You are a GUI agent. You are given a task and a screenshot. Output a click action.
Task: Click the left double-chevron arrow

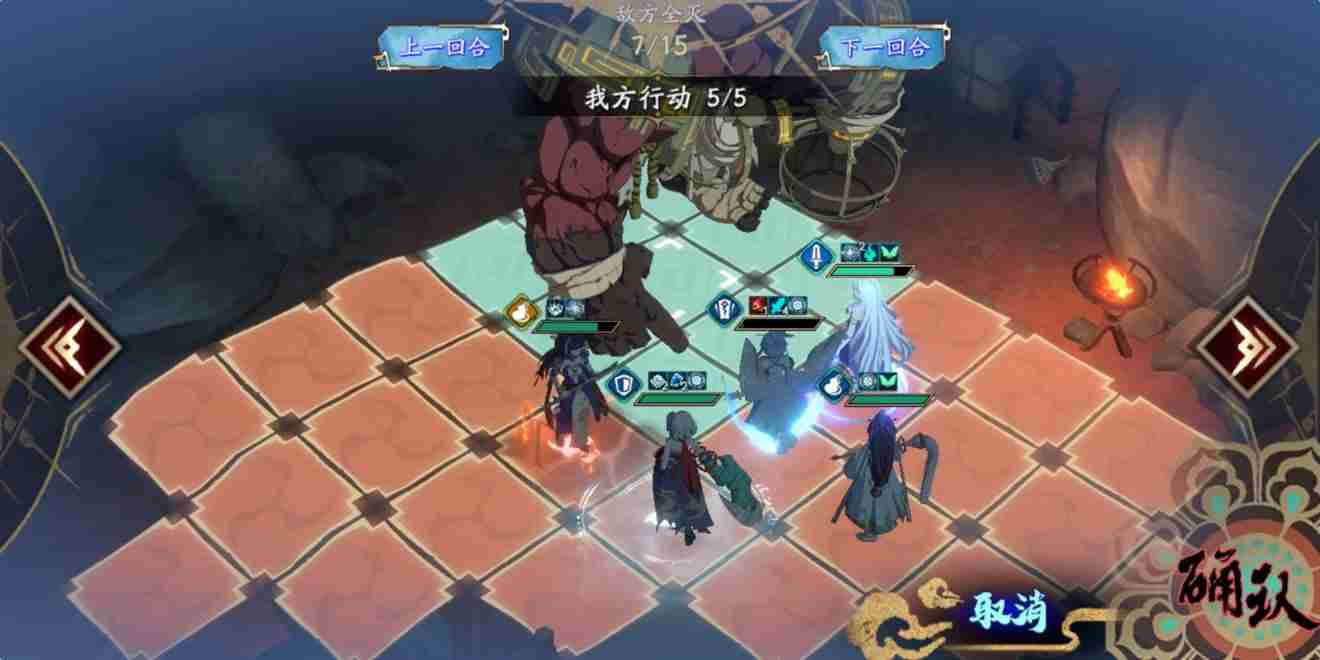pos(69,346)
